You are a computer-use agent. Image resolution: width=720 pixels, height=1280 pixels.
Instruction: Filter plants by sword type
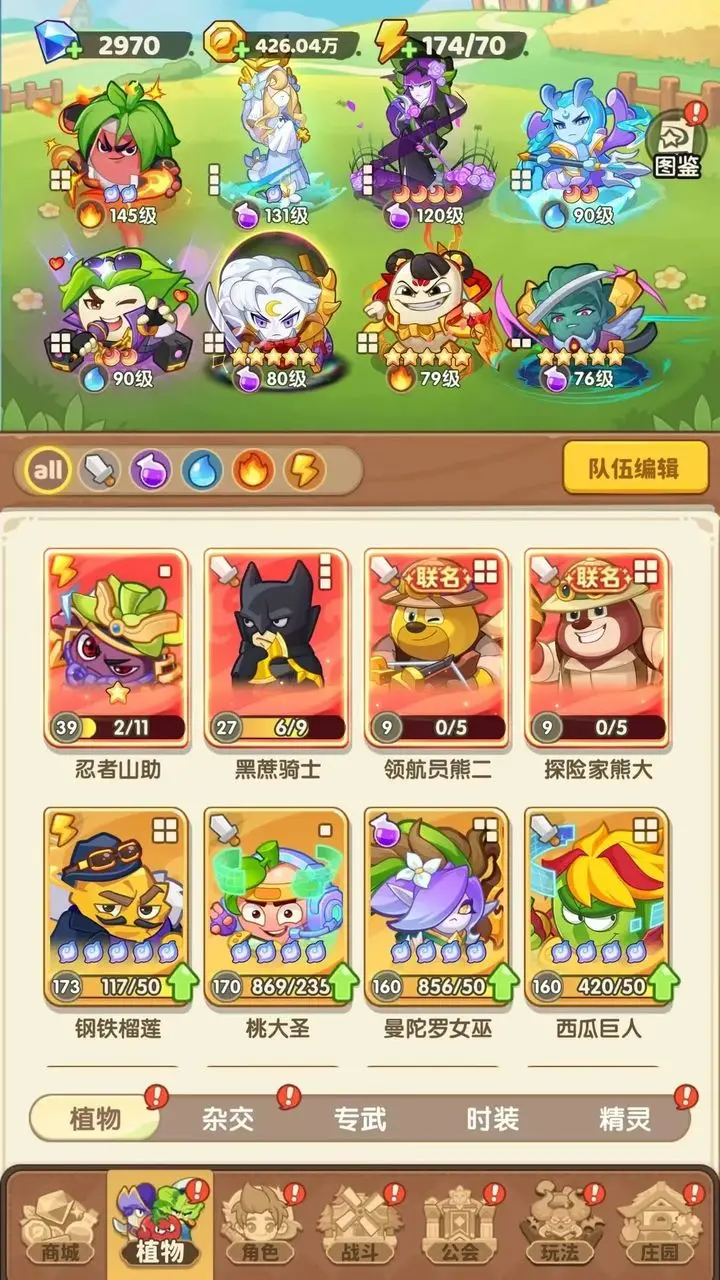(99, 470)
